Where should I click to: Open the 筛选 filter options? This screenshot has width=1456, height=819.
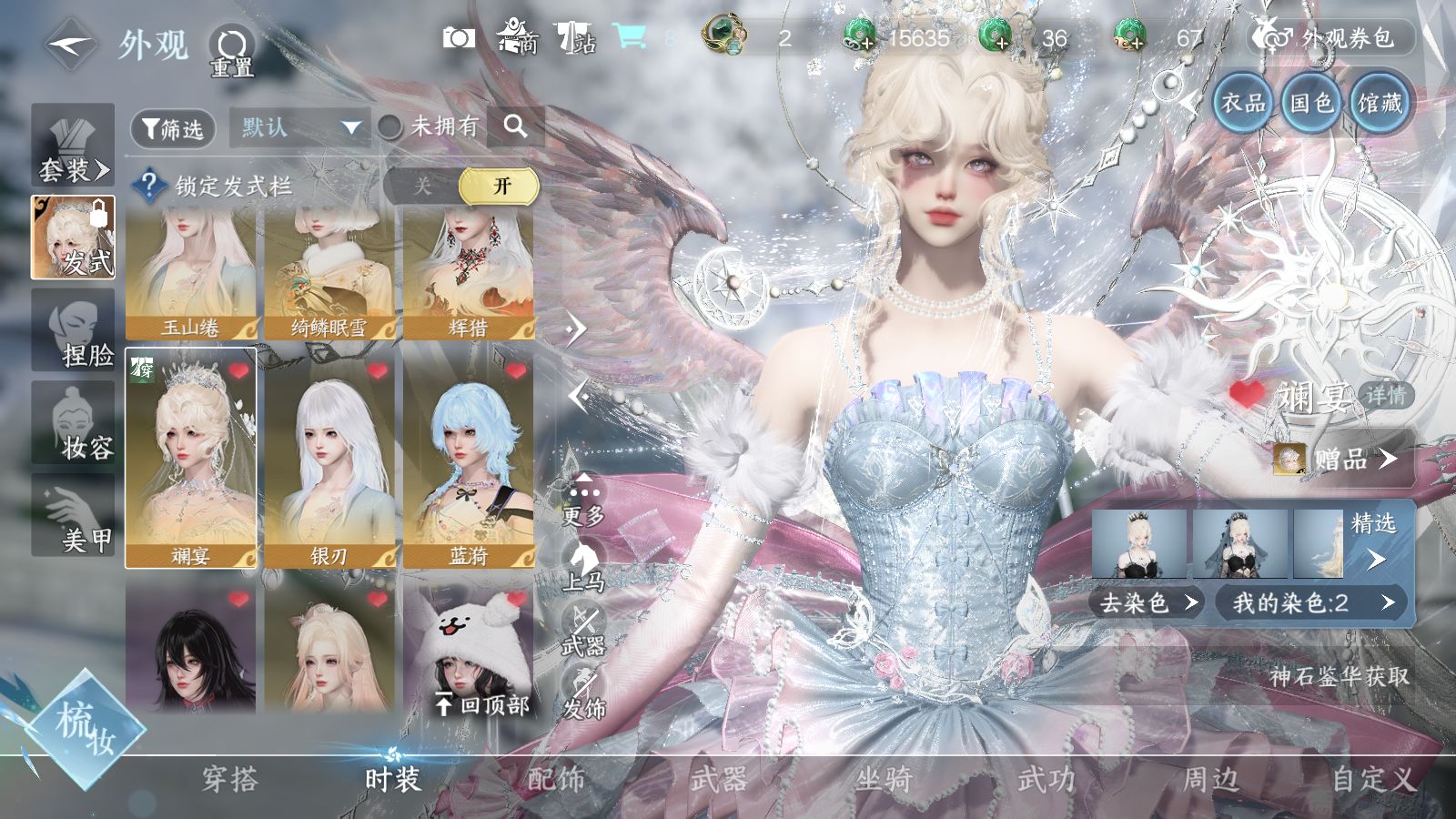click(173, 129)
